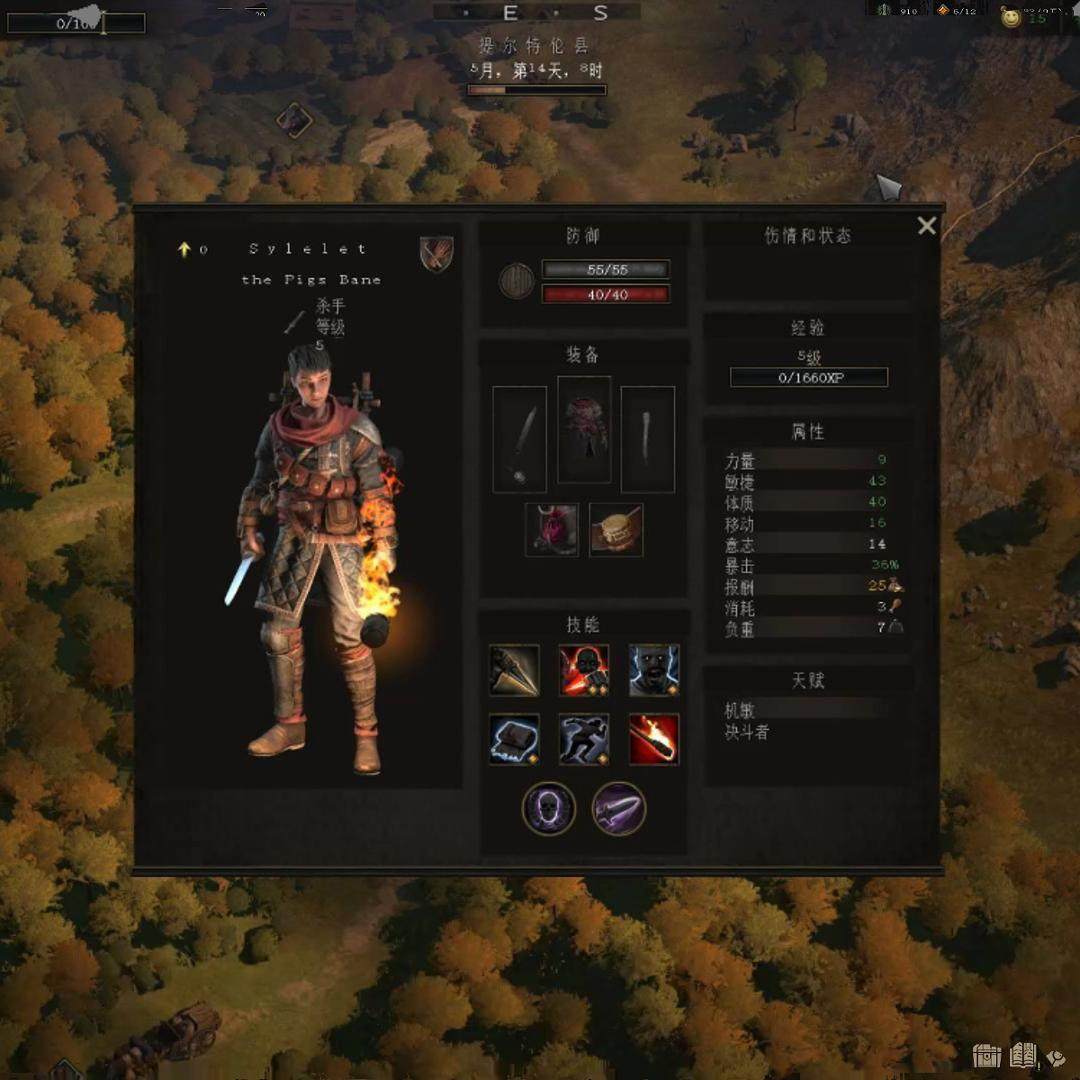The image size is (1080, 1080).
Task: Choose the throwing spikes skill
Action: [x=515, y=670]
